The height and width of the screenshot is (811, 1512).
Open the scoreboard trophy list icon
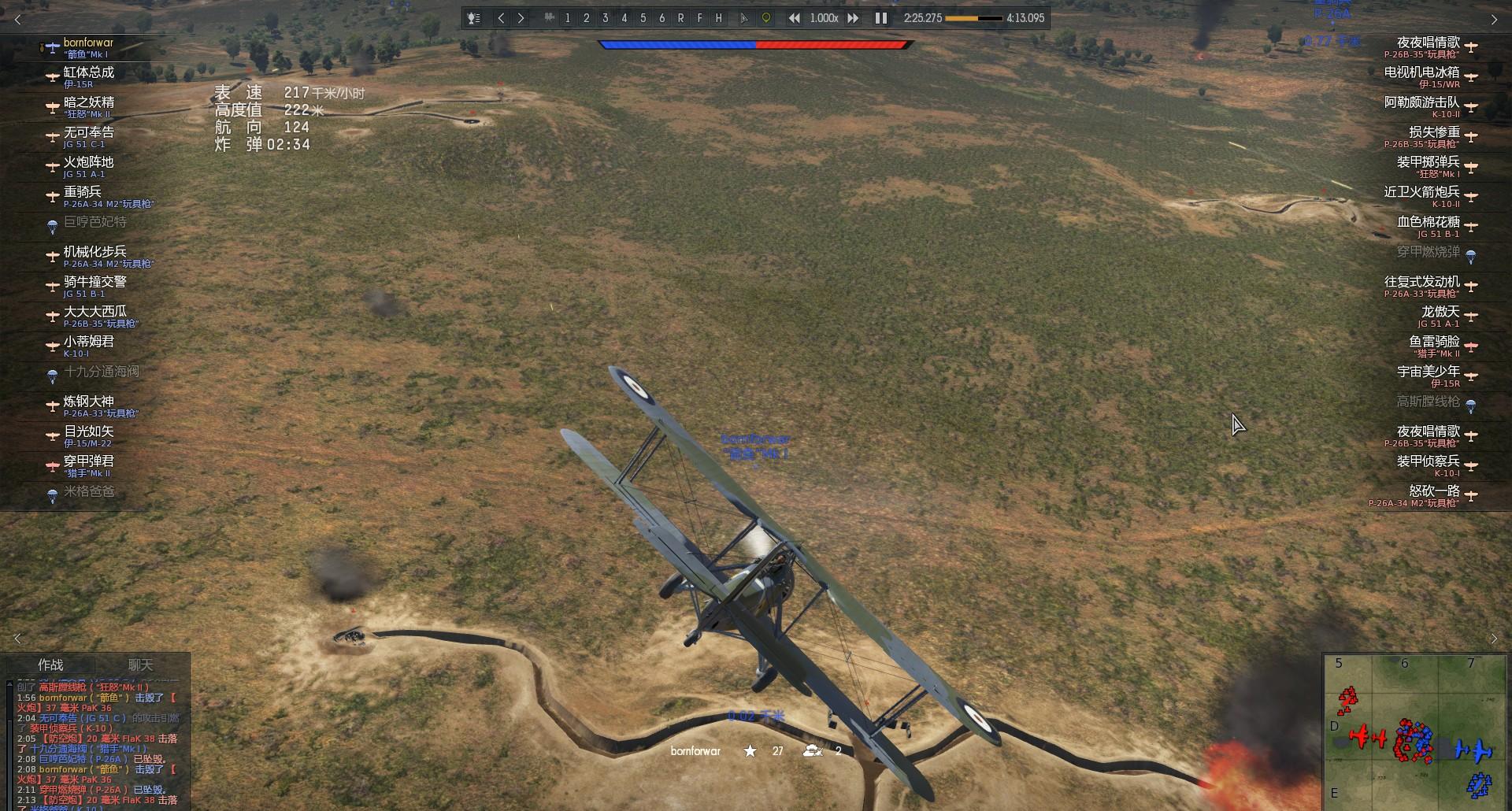(x=474, y=18)
